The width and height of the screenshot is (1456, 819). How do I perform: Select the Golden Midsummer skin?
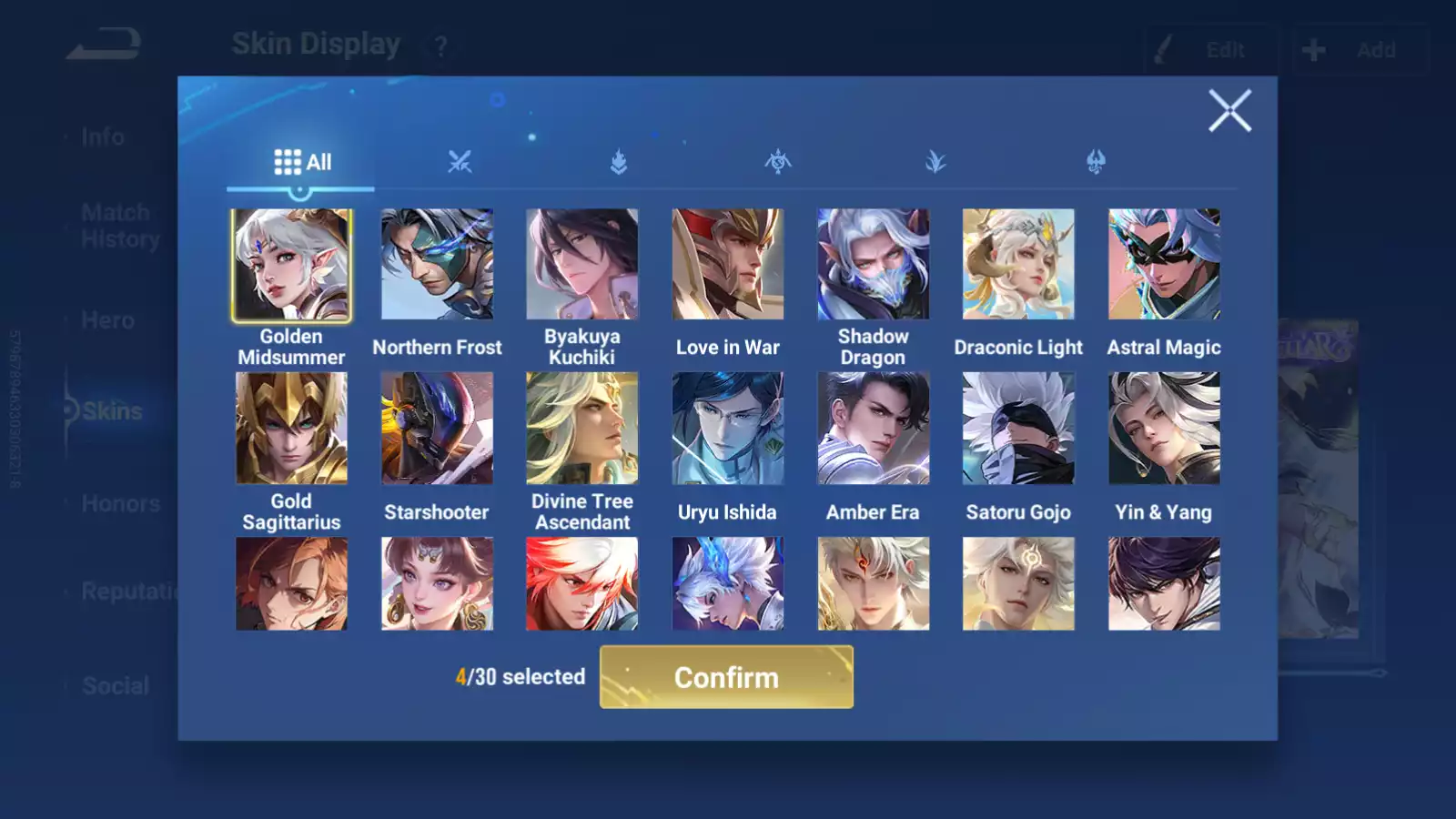click(x=291, y=265)
